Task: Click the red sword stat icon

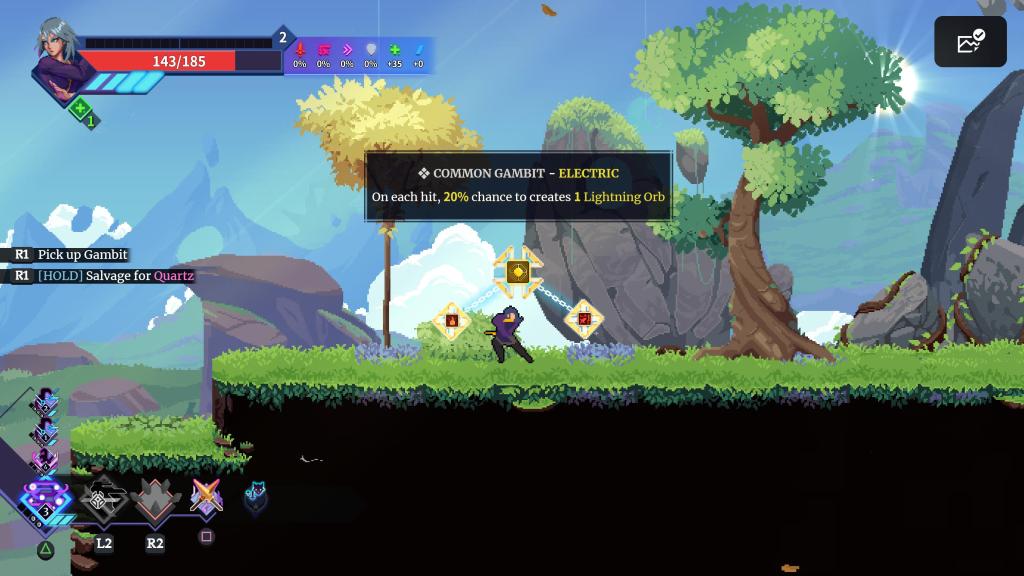Action: point(299,50)
